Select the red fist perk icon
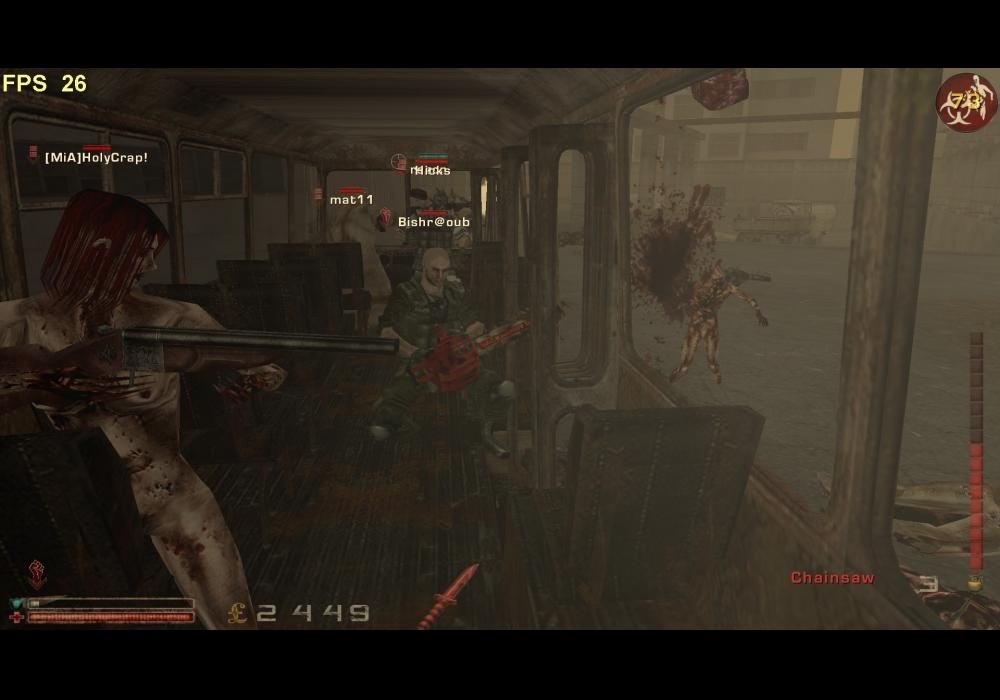 click(37, 573)
